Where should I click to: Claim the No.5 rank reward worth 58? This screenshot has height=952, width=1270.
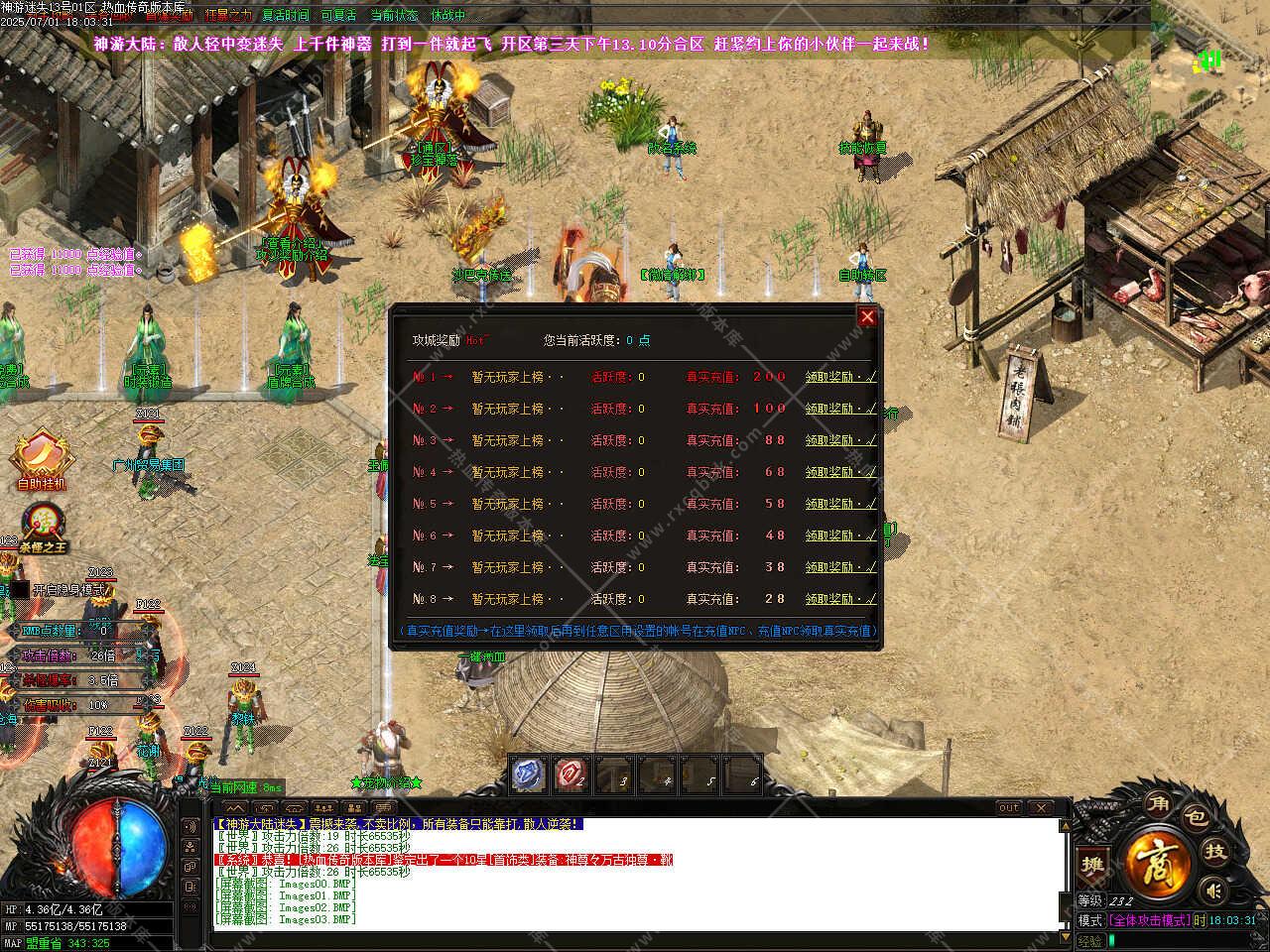pyautogui.click(x=840, y=504)
